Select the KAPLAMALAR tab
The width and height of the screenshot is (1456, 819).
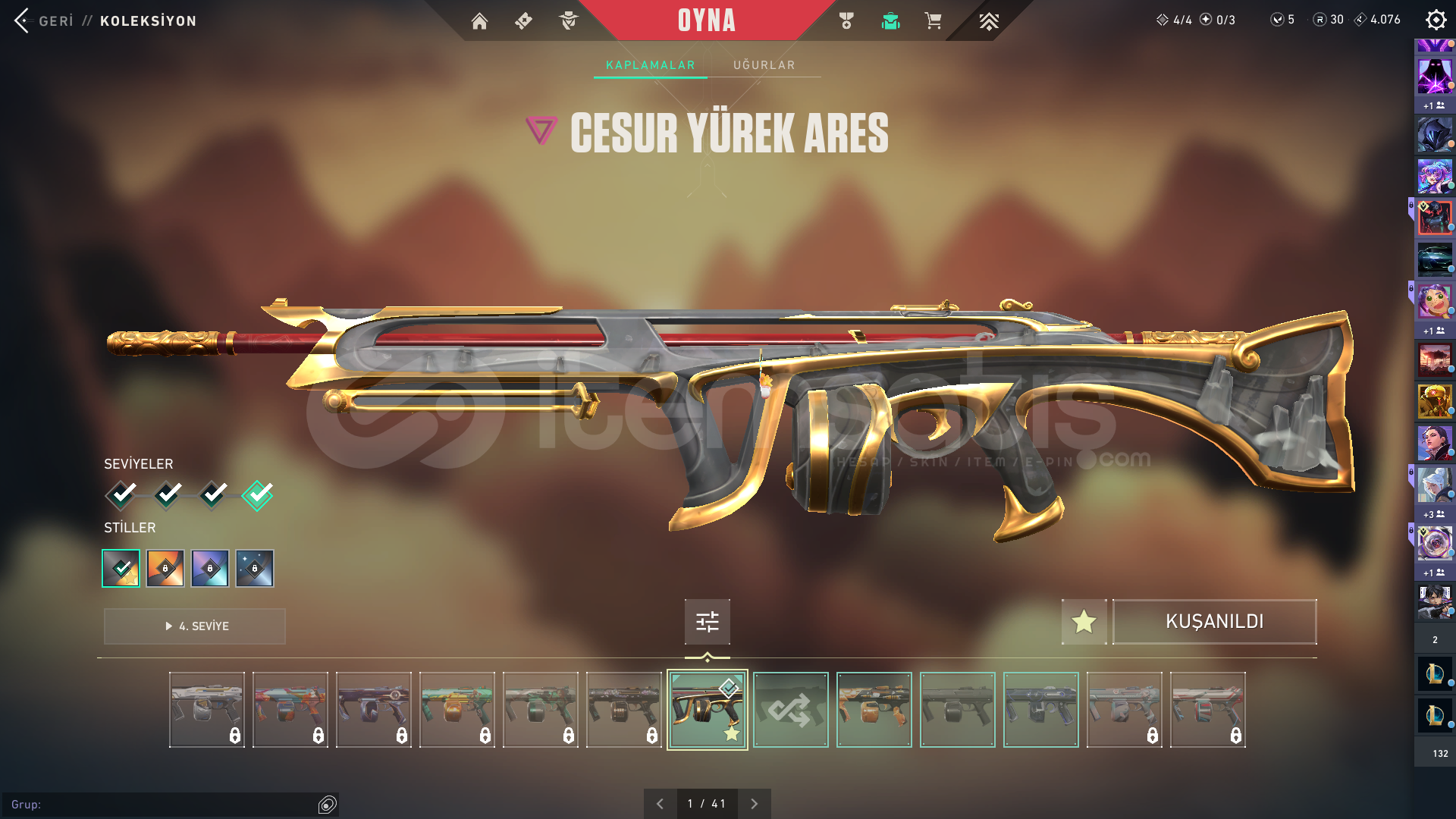click(x=650, y=65)
